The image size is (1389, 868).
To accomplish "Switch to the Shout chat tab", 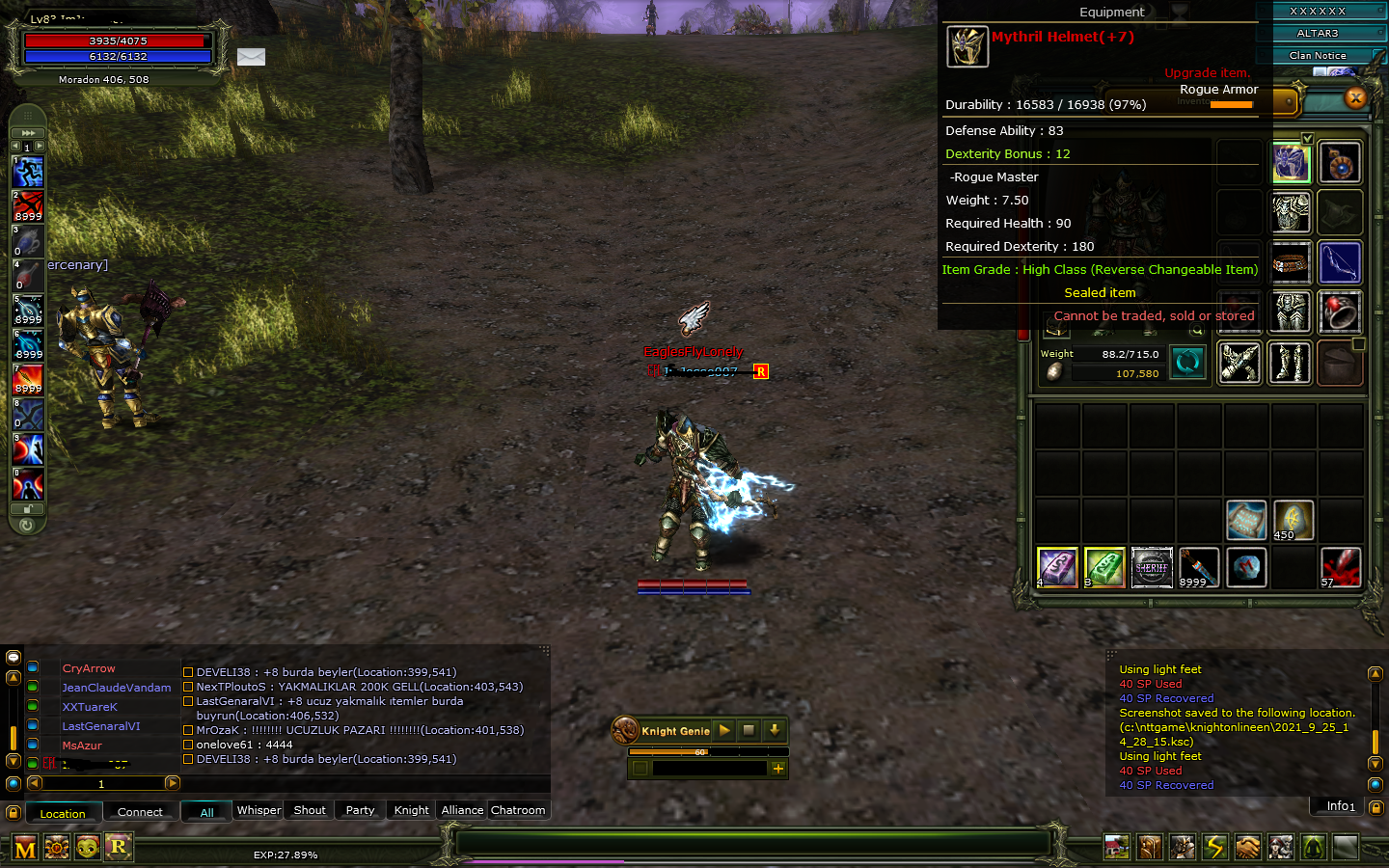I will pos(308,810).
